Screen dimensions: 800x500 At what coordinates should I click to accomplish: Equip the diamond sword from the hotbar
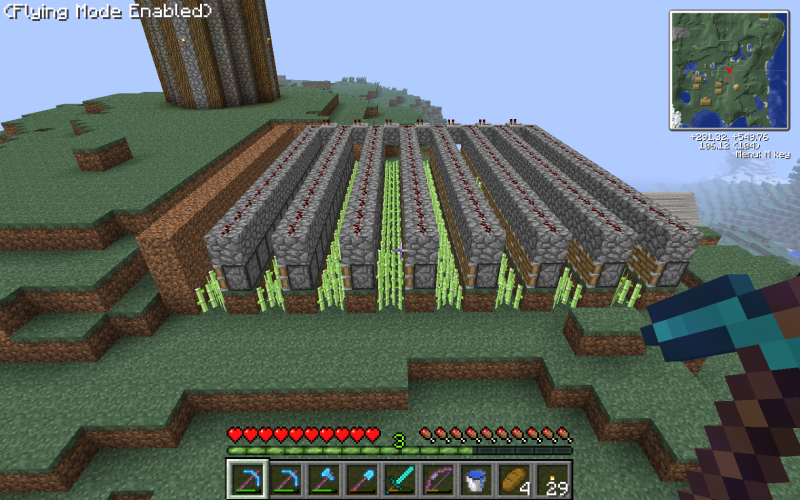399,479
